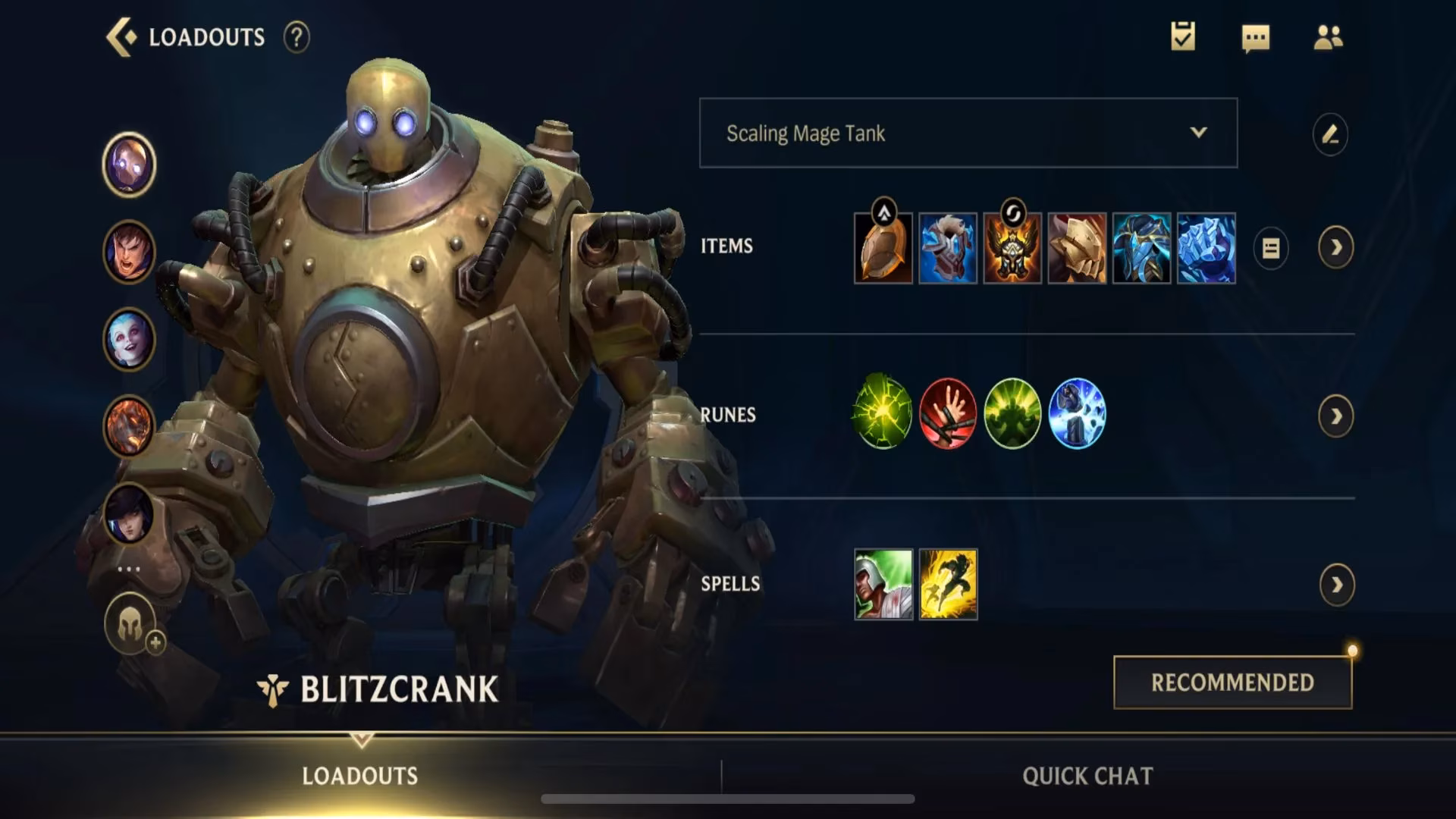Expand the RUNES section chevron
This screenshot has width=1456, height=819.
click(1337, 416)
